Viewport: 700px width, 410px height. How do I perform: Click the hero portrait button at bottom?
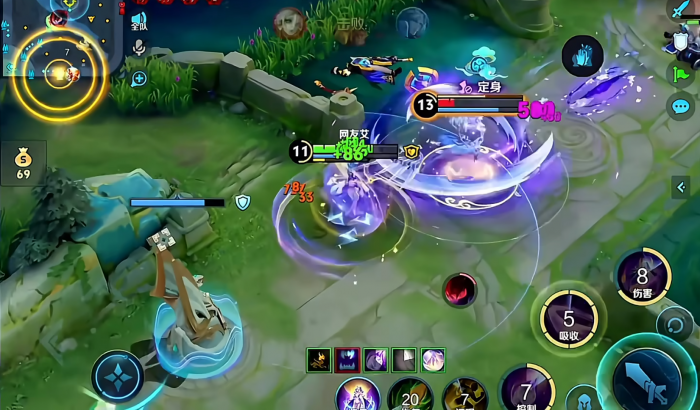click(x=356, y=395)
